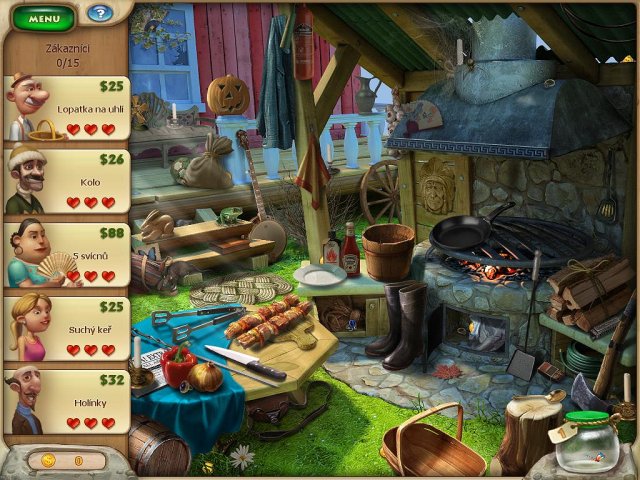This screenshot has width=640, height=480.
Task: Click the hint jar with the firefly
Action: click(587, 442)
